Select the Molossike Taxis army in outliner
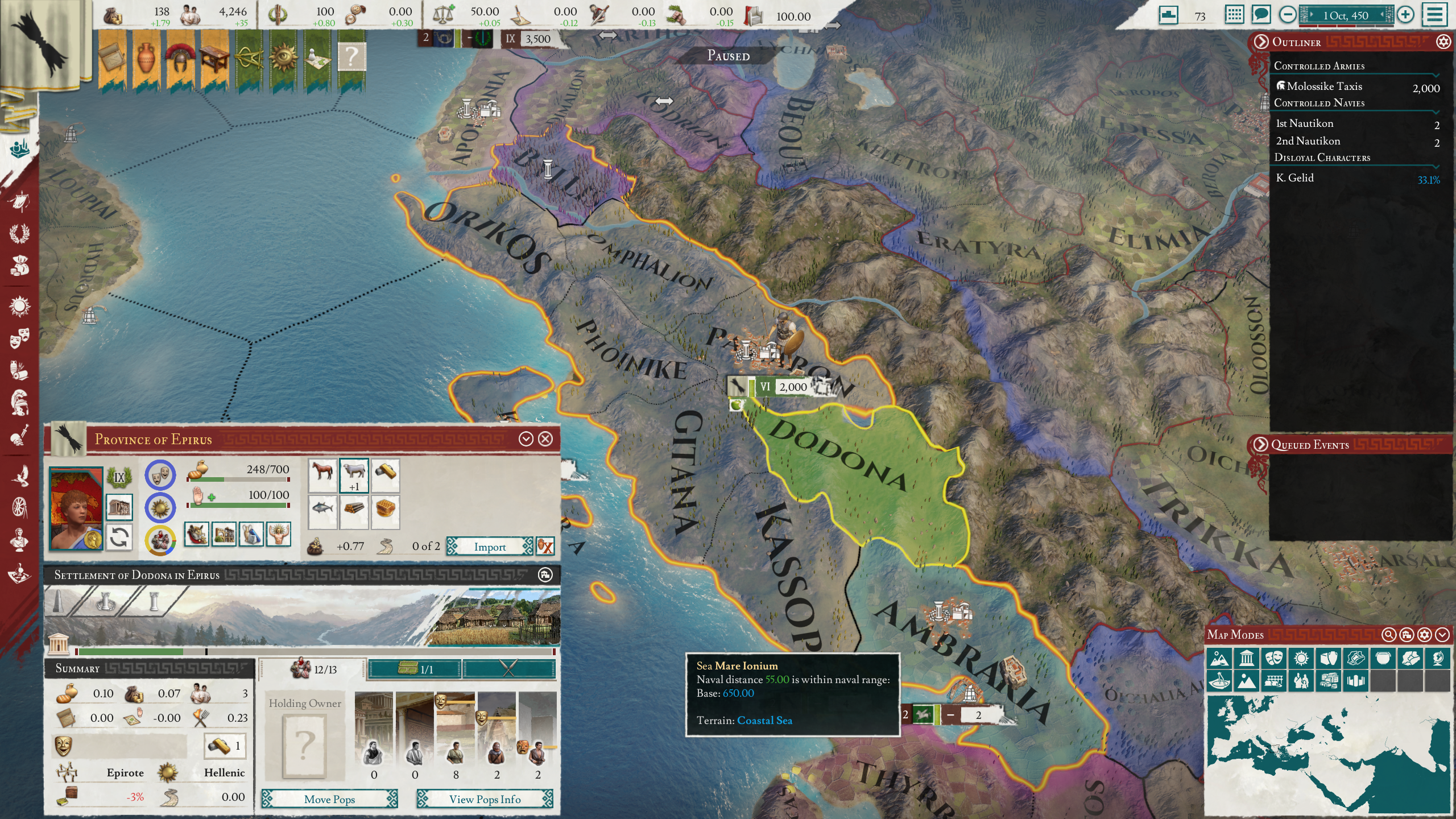The height and width of the screenshot is (819, 1456). (1324, 86)
